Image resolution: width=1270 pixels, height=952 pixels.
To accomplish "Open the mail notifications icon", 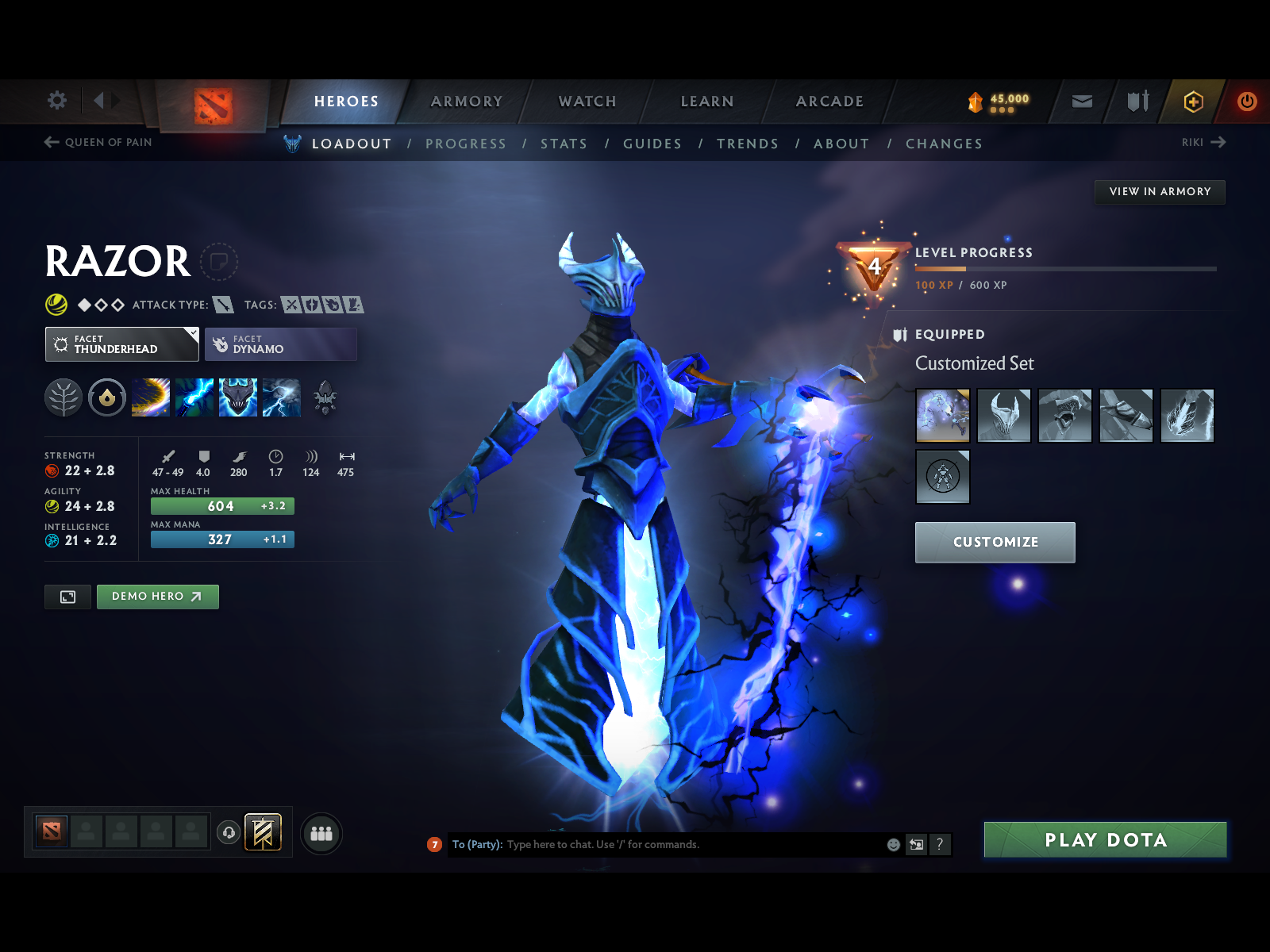I will point(1081,102).
